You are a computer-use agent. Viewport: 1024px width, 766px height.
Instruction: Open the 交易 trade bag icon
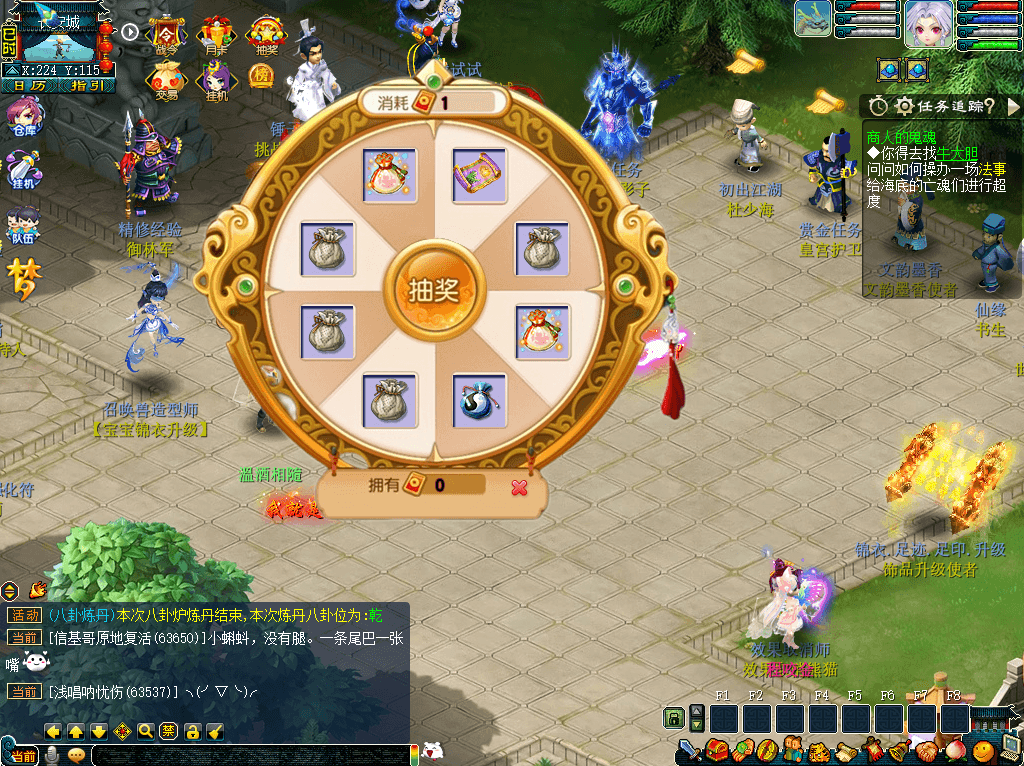[x=165, y=81]
